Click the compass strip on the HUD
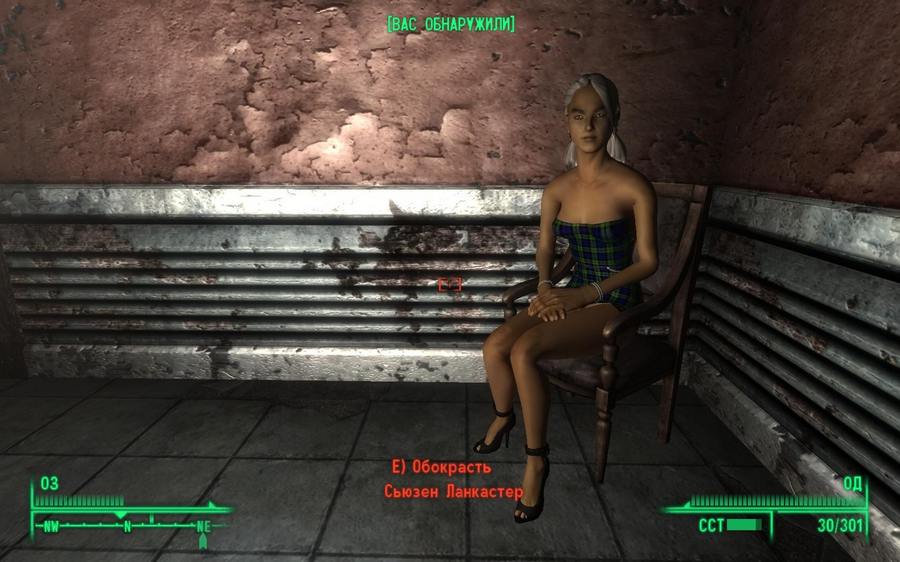 click(x=127, y=523)
